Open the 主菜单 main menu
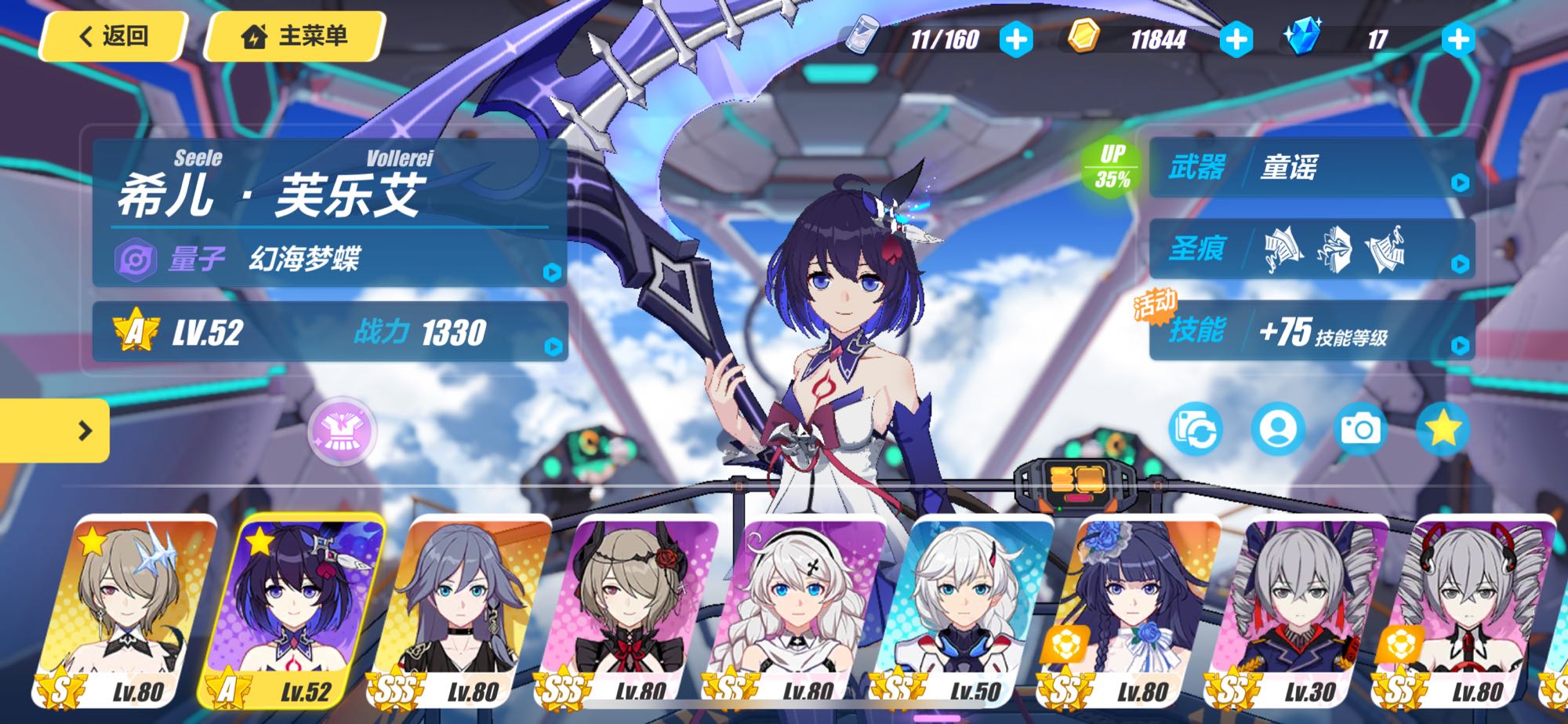The image size is (1568, 724). coord(295,36)
